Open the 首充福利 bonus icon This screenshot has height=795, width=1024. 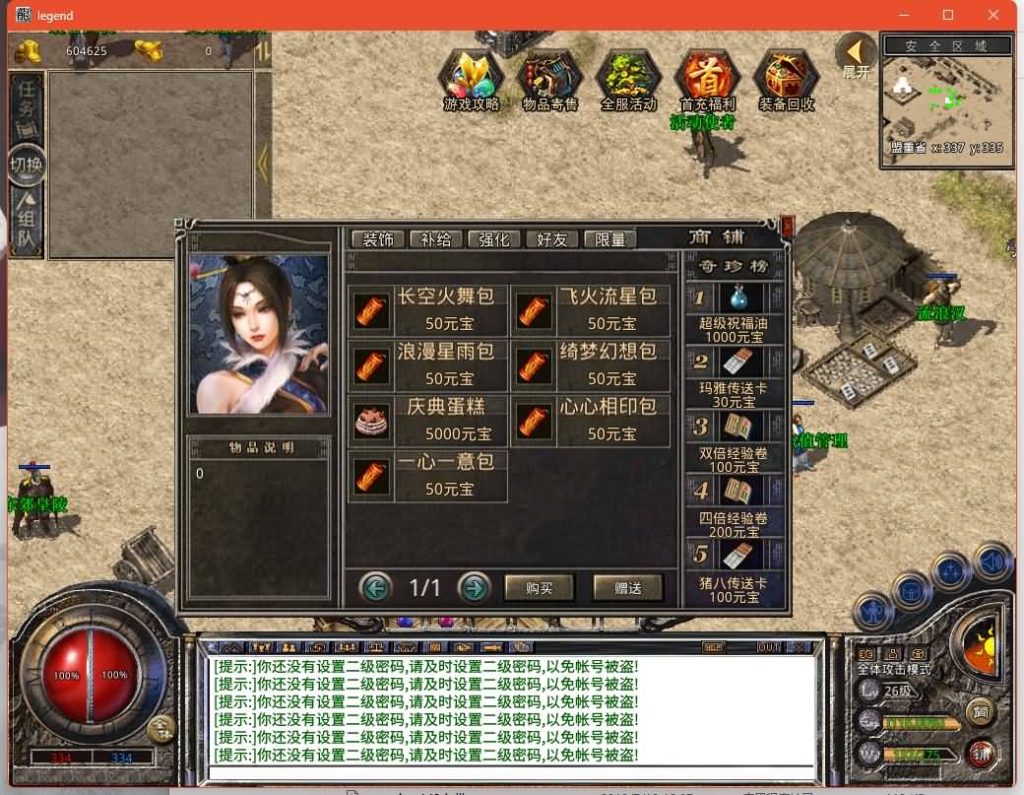[x=707, y=78]
